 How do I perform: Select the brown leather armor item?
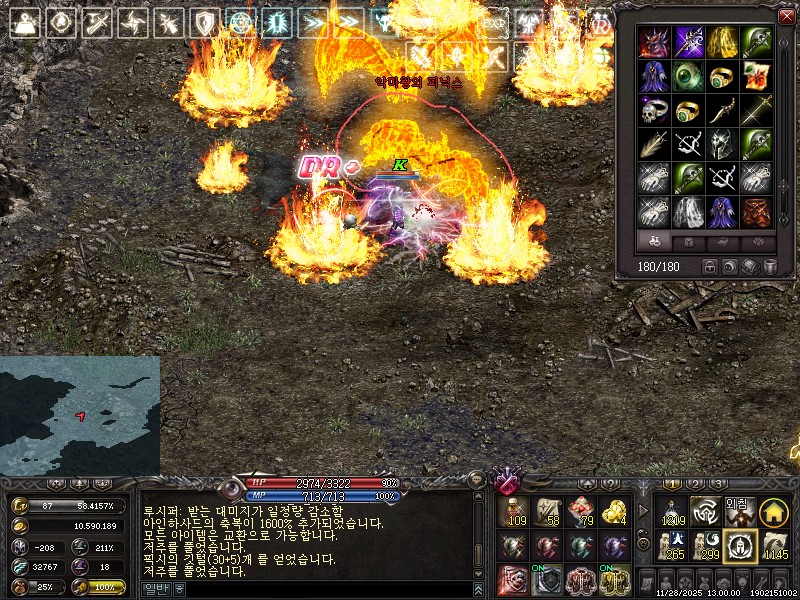[756, 211]
